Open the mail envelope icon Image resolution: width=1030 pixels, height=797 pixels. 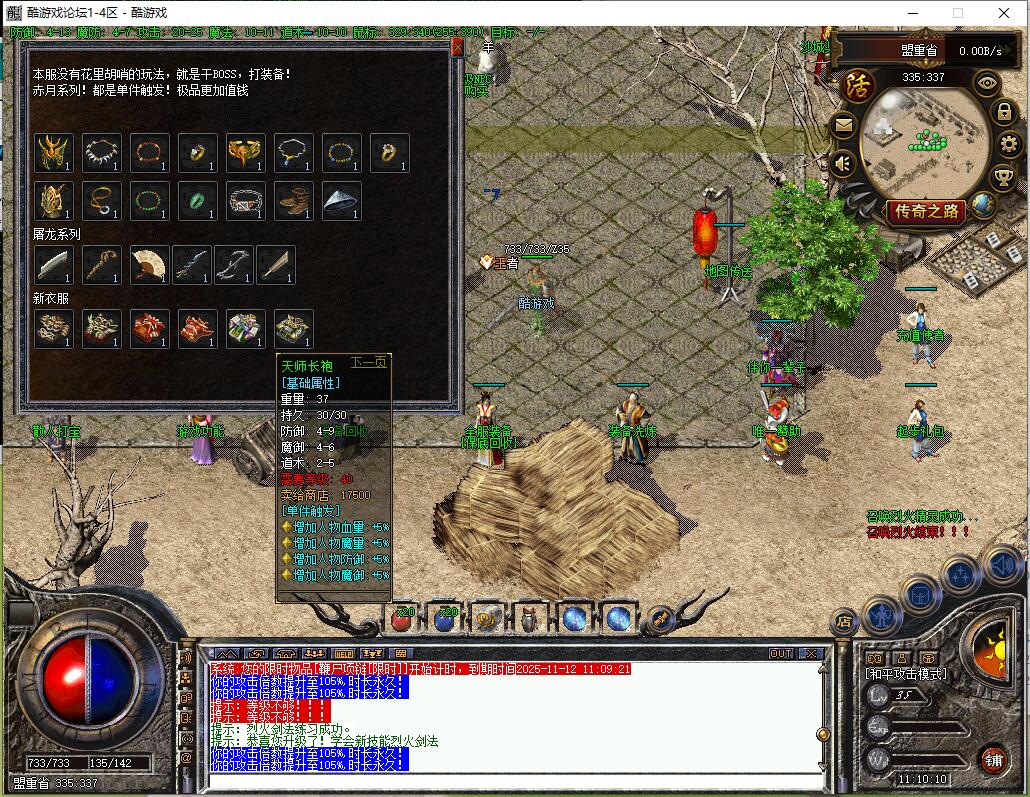pos(843,126)
